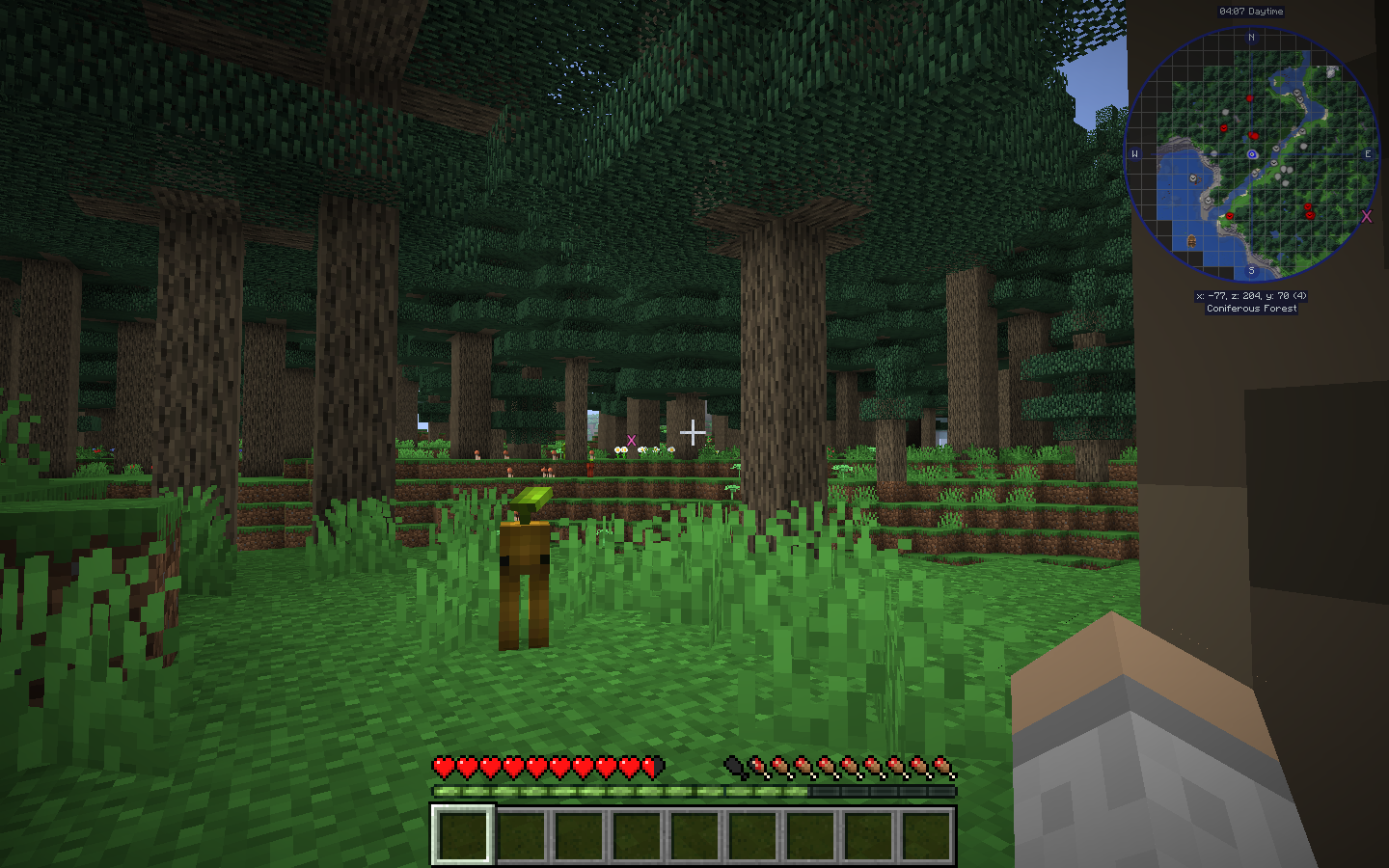
Task: Click the coordinates readout under the minimap
Action: click(1251, 294)
